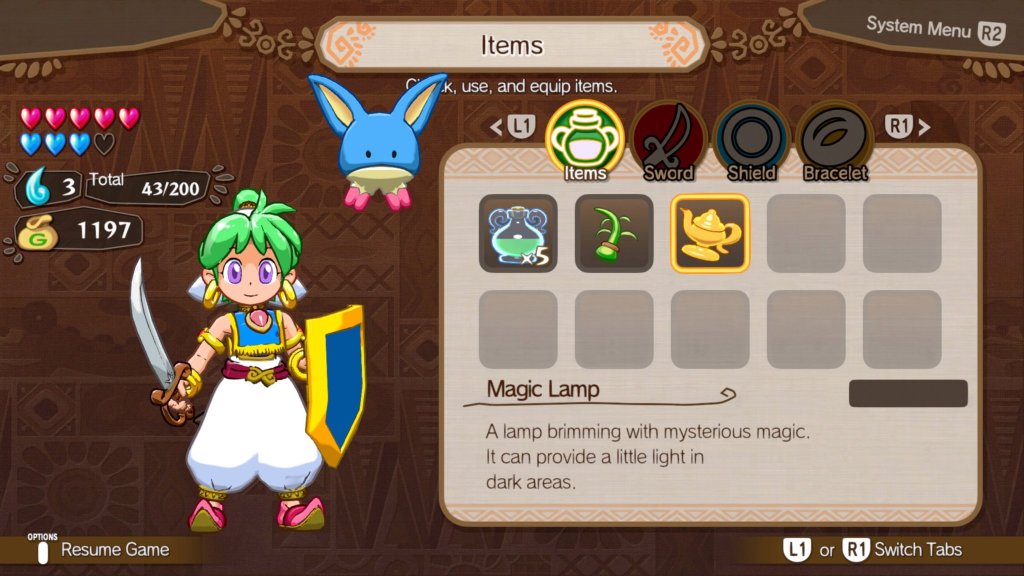The height and width of the screenshot is (576, 1024).
Task: Select the green potion item slot
Action: click(518, 233)
